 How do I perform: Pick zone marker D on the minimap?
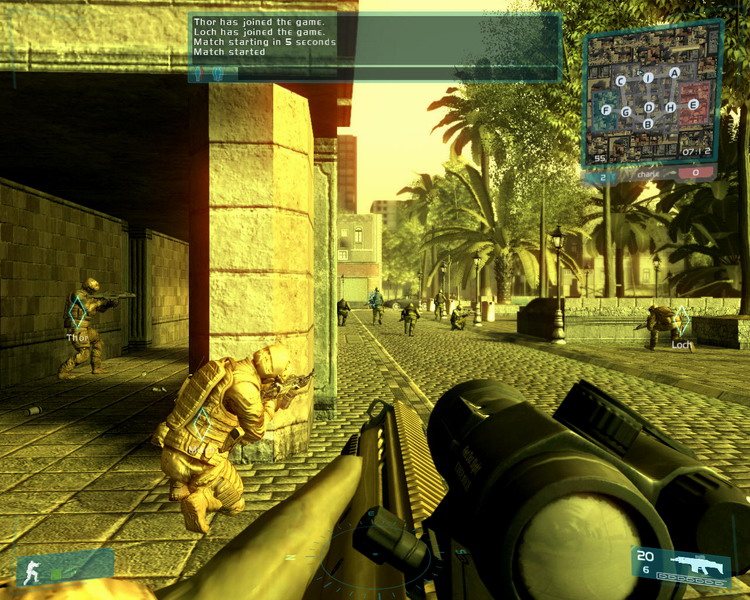tap(649, 107)
